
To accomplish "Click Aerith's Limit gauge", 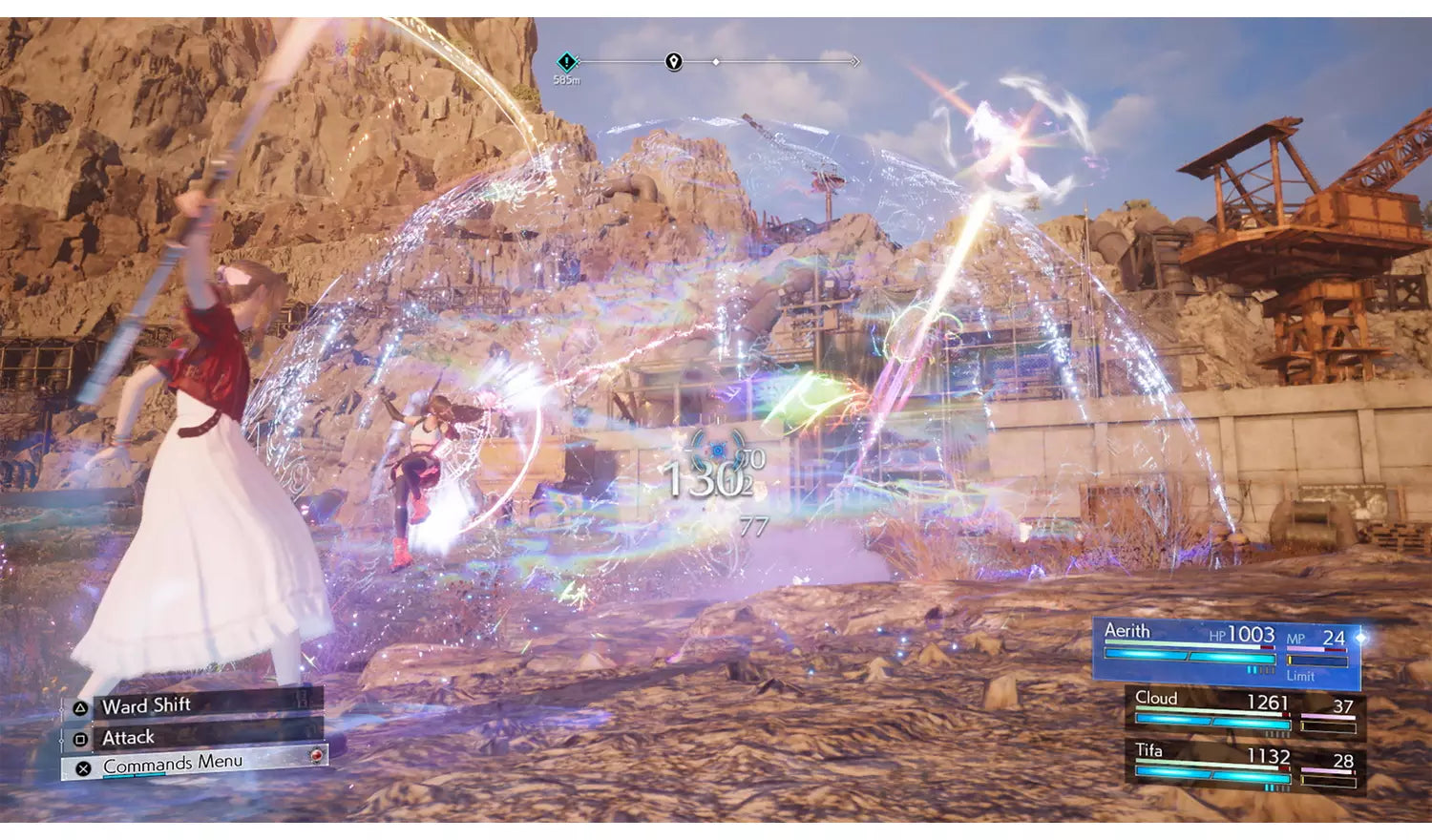I will (x=1318, y=659).
